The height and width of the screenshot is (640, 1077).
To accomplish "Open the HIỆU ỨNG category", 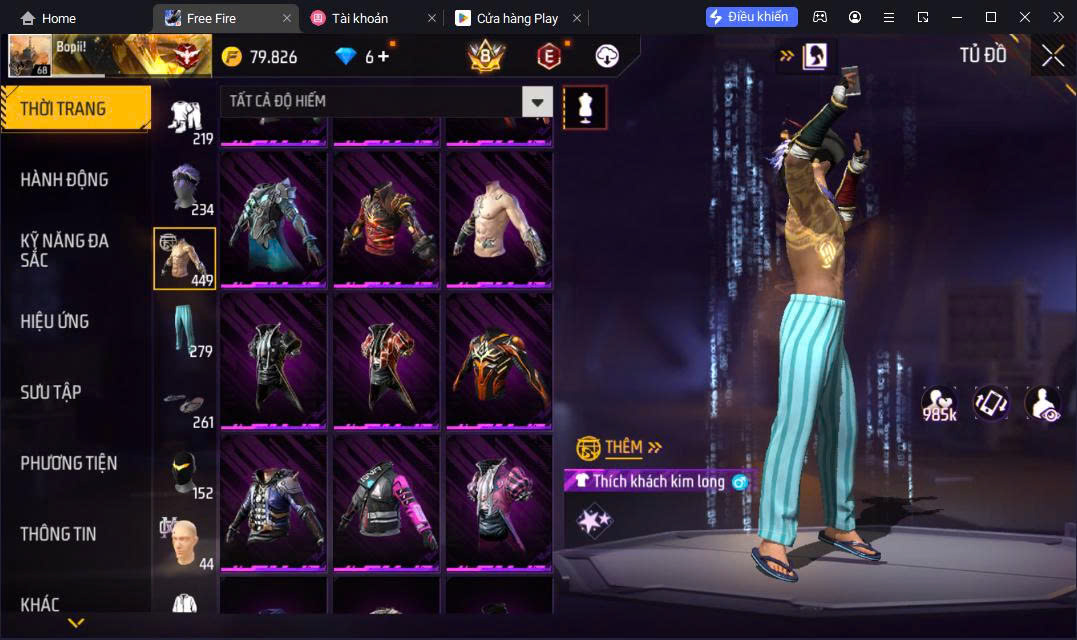I will click(x=55, y=321).
